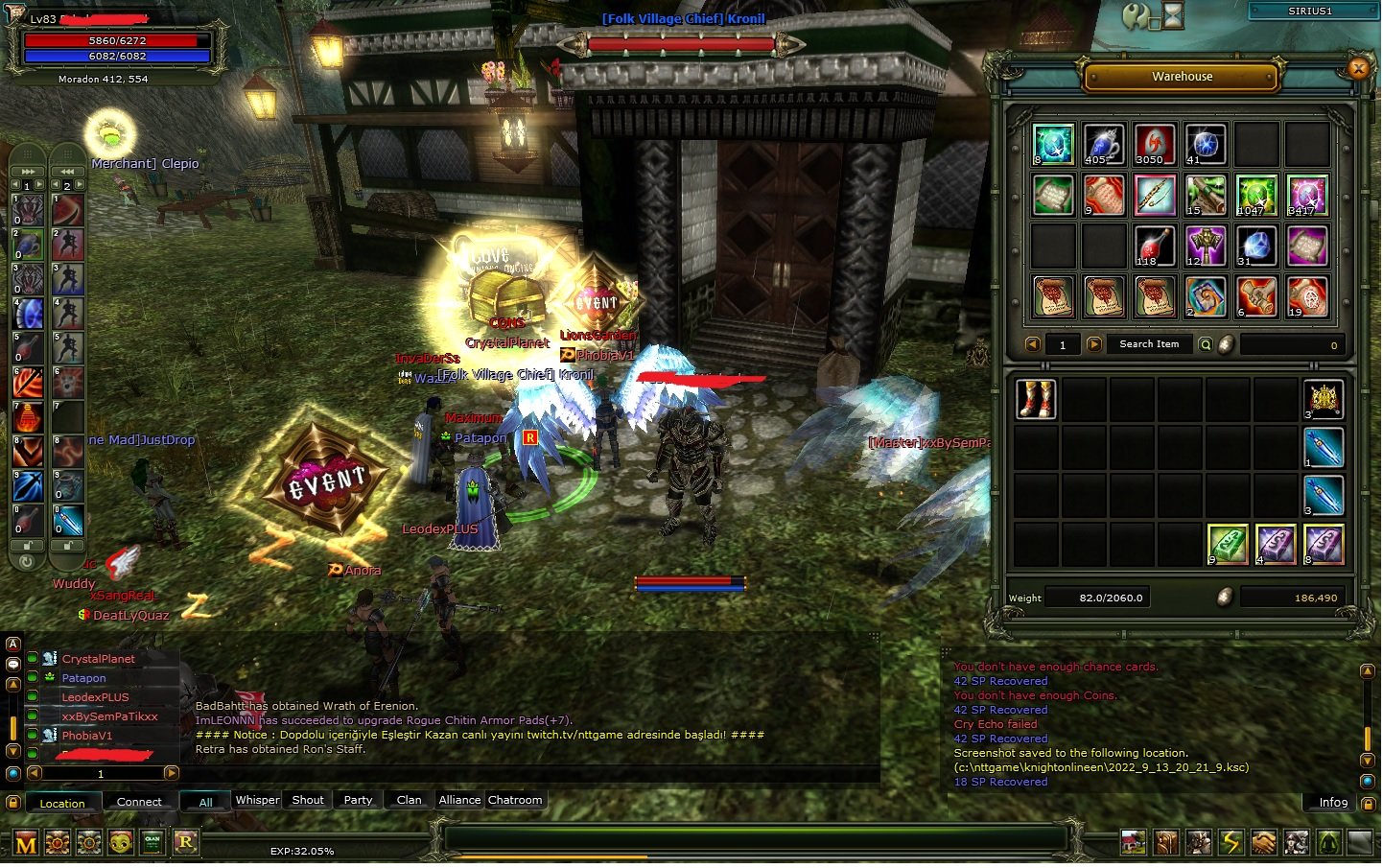Screen dimensions: 1383x868
Task: Go to the next warehouse page
Action: point(1093,344)
